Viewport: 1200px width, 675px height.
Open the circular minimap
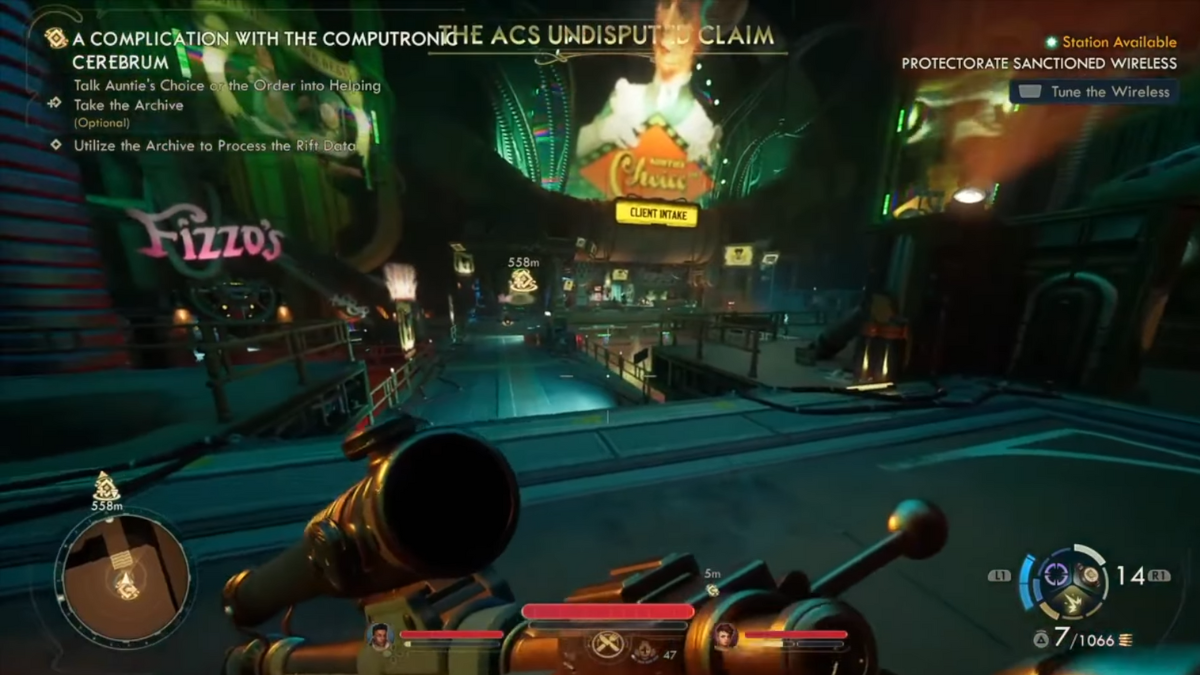click(124, 577)
